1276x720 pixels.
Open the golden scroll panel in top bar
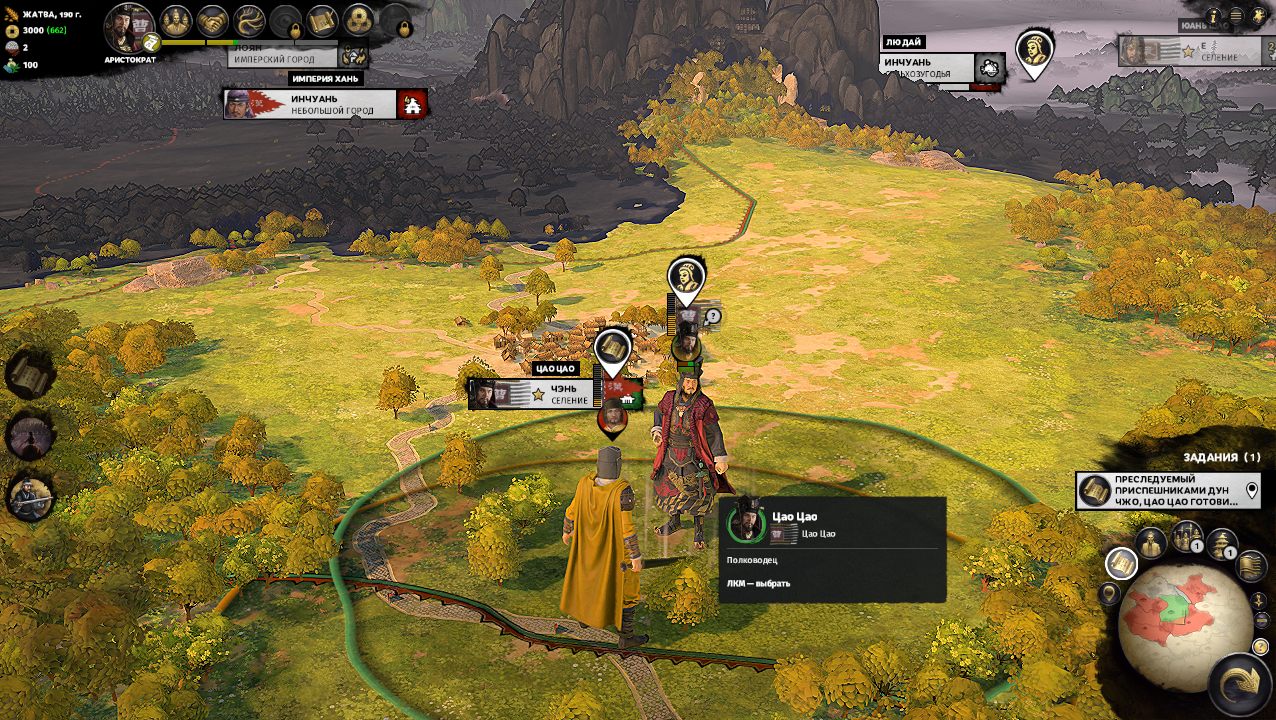click(x=322, y=21)
